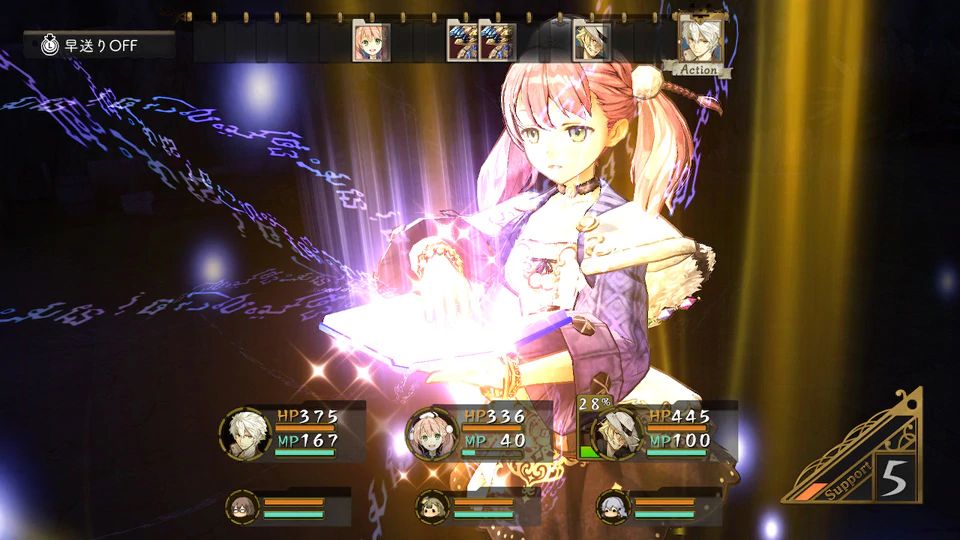
Task: Select the pink-haired girl's turn order card
Action: pos(369,43)
